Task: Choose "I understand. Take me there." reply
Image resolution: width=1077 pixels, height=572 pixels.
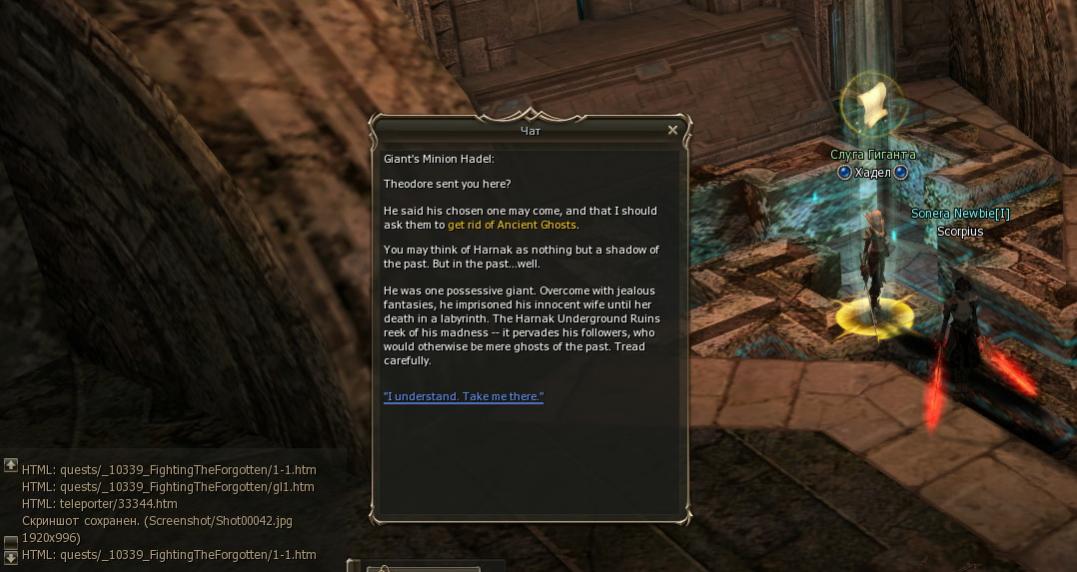Action: click(x=463, y=397)
